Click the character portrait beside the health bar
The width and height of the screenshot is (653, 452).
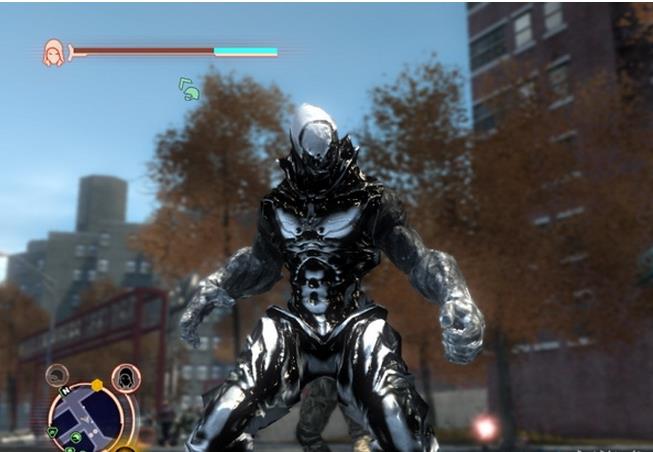pyautogui.click(x=53, y=52)
